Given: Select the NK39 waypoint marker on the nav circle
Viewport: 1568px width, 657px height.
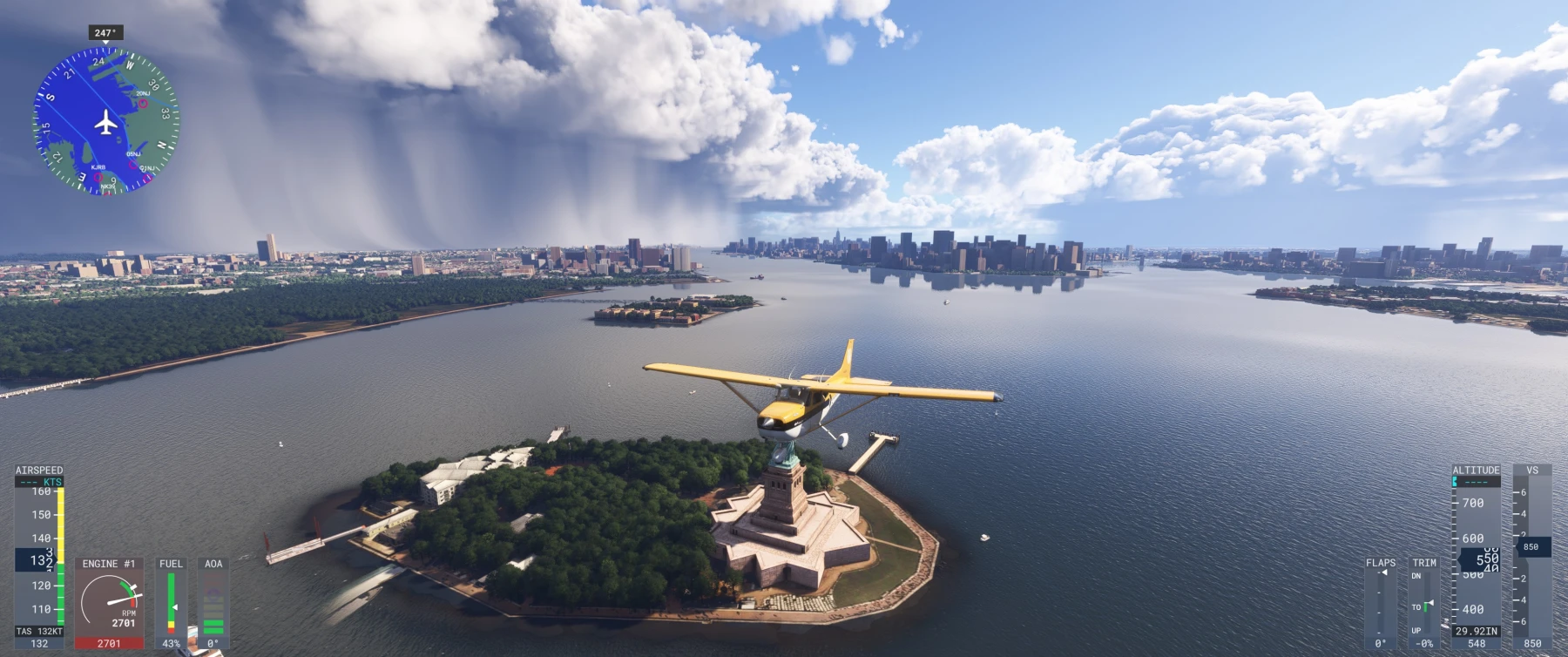Looking at the screenshot, I should [109, 193].
